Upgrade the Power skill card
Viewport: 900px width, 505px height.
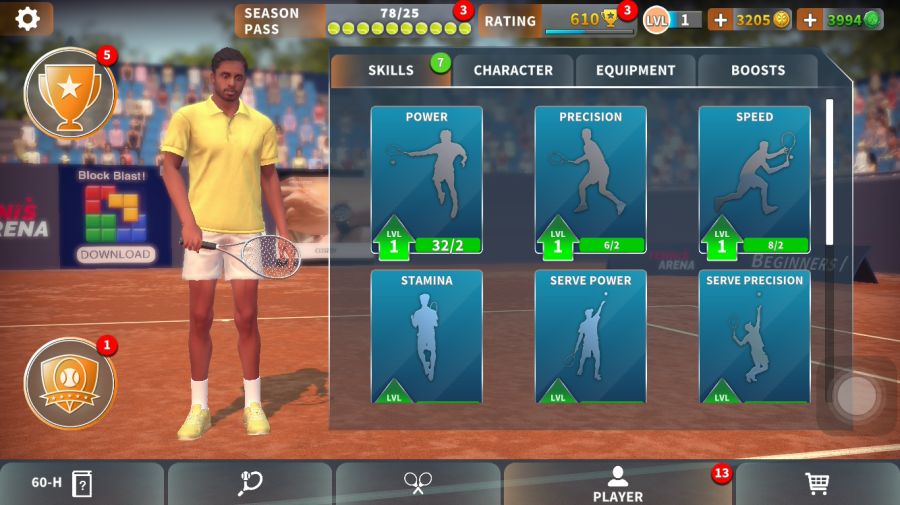(x=427, y=181)
